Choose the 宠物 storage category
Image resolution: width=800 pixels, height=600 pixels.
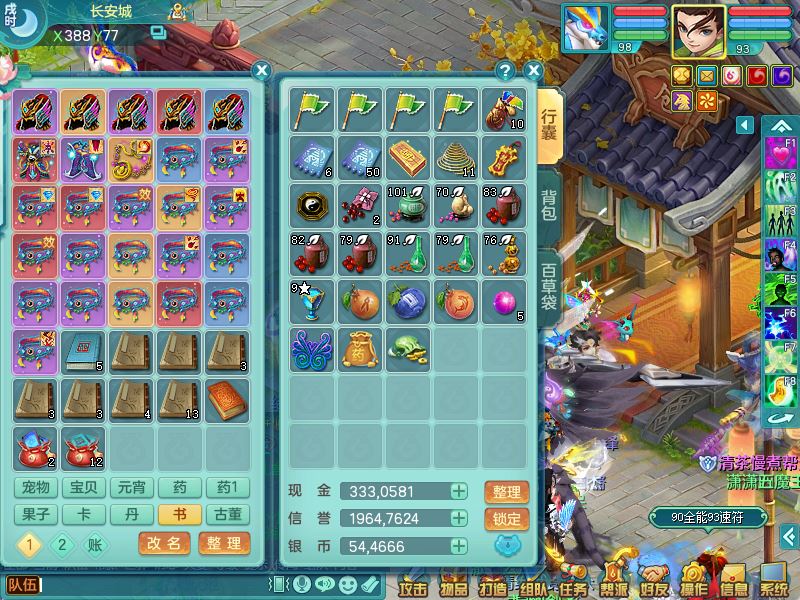tap(36, 488)
